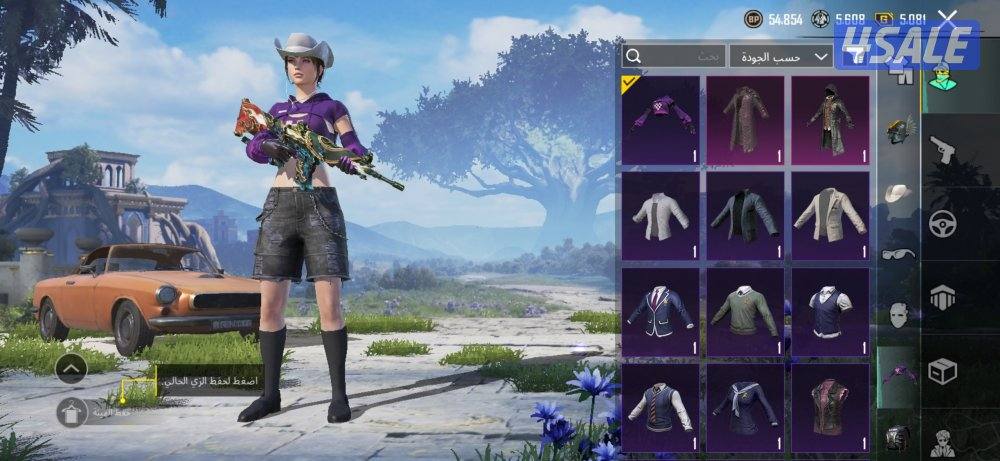Close the inventory with the X button

pyautogui.click(x=948, y=17)
